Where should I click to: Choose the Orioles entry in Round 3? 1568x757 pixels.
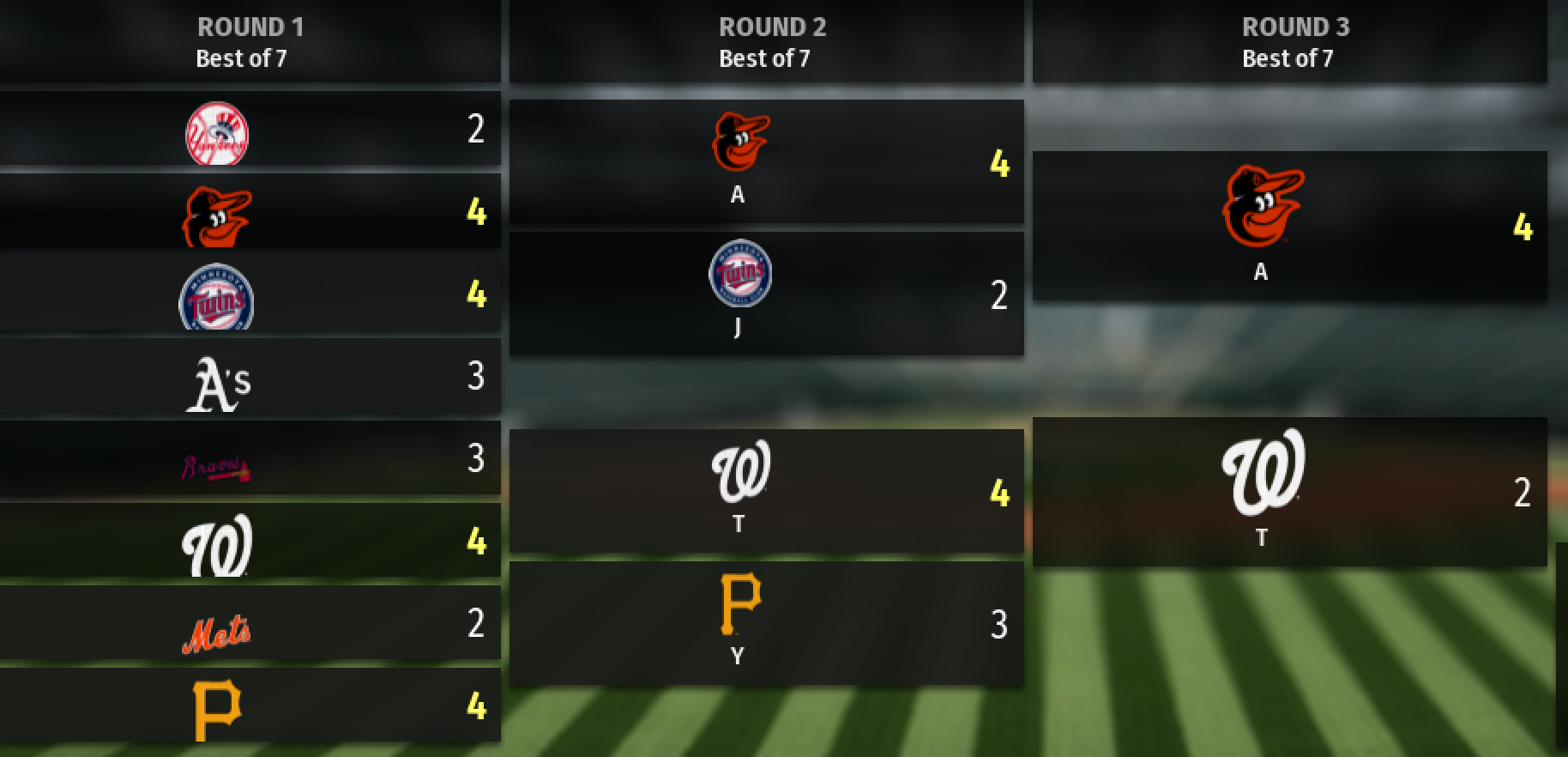tap(1288, 227)
